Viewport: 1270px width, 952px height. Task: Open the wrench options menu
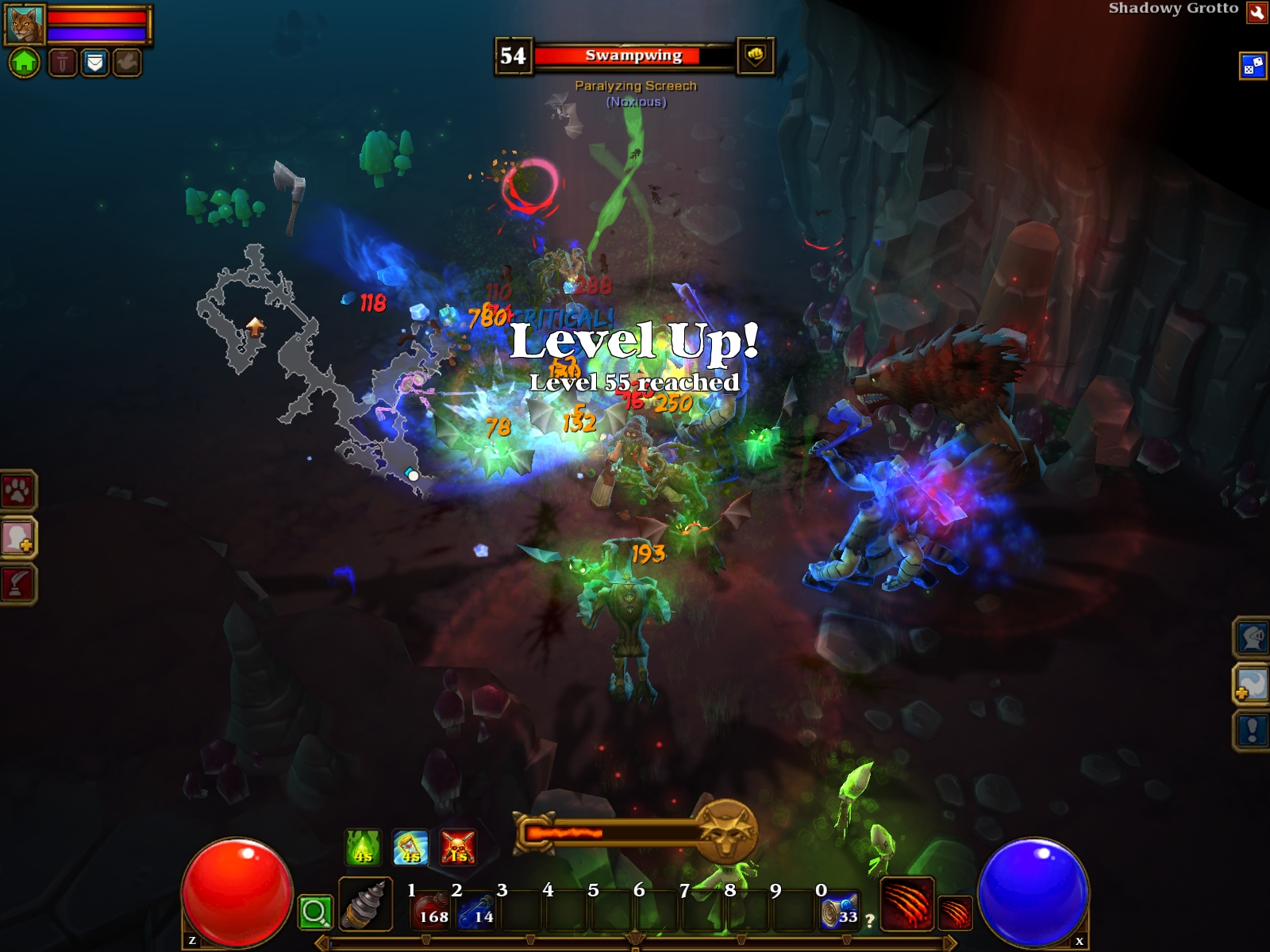tap(1257, 13)
